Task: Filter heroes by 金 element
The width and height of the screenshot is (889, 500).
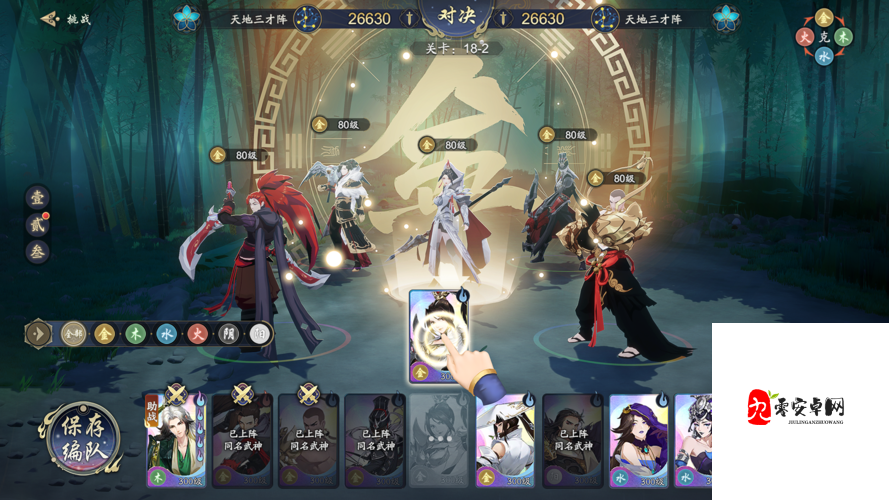Action: coord(104,334)
